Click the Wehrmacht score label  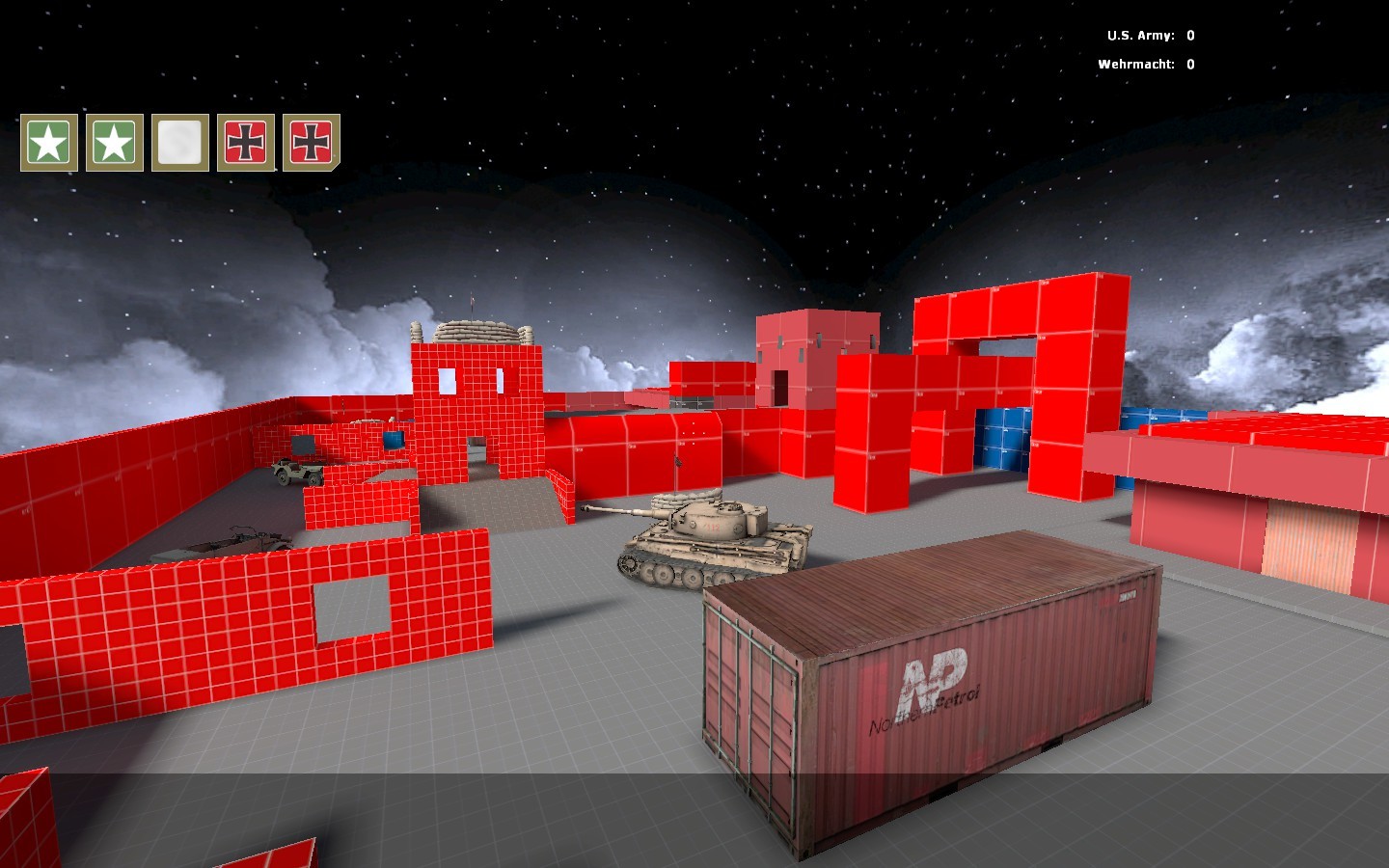point(1135,65)
